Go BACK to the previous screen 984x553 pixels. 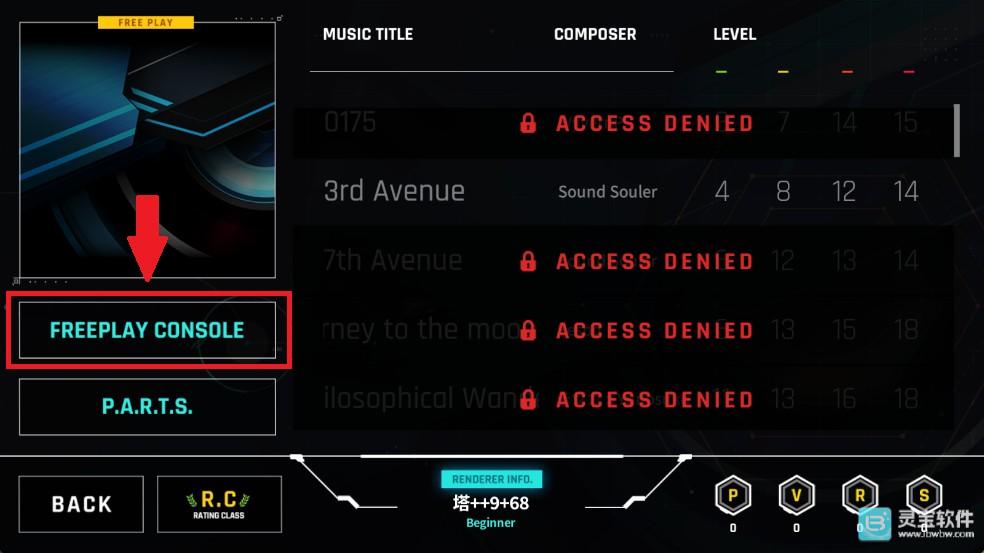(x=81, y=504)
